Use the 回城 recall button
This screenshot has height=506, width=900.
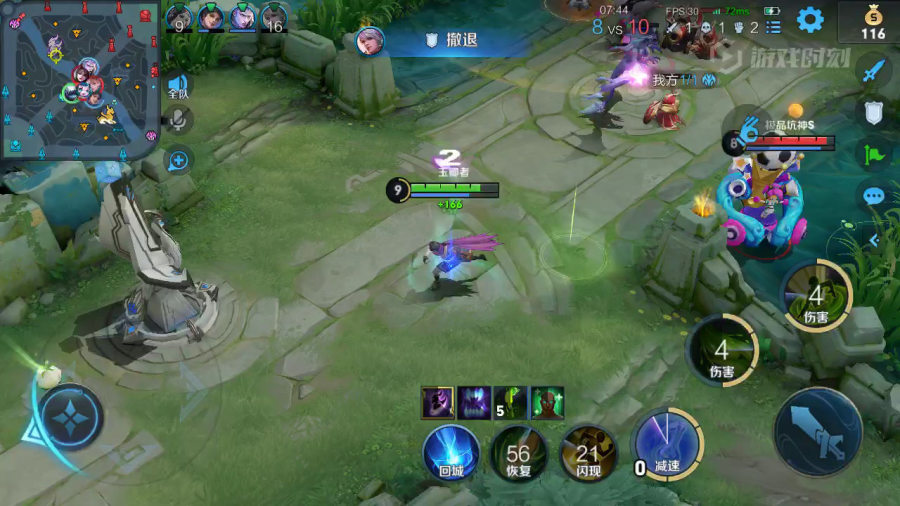point(450,452)
